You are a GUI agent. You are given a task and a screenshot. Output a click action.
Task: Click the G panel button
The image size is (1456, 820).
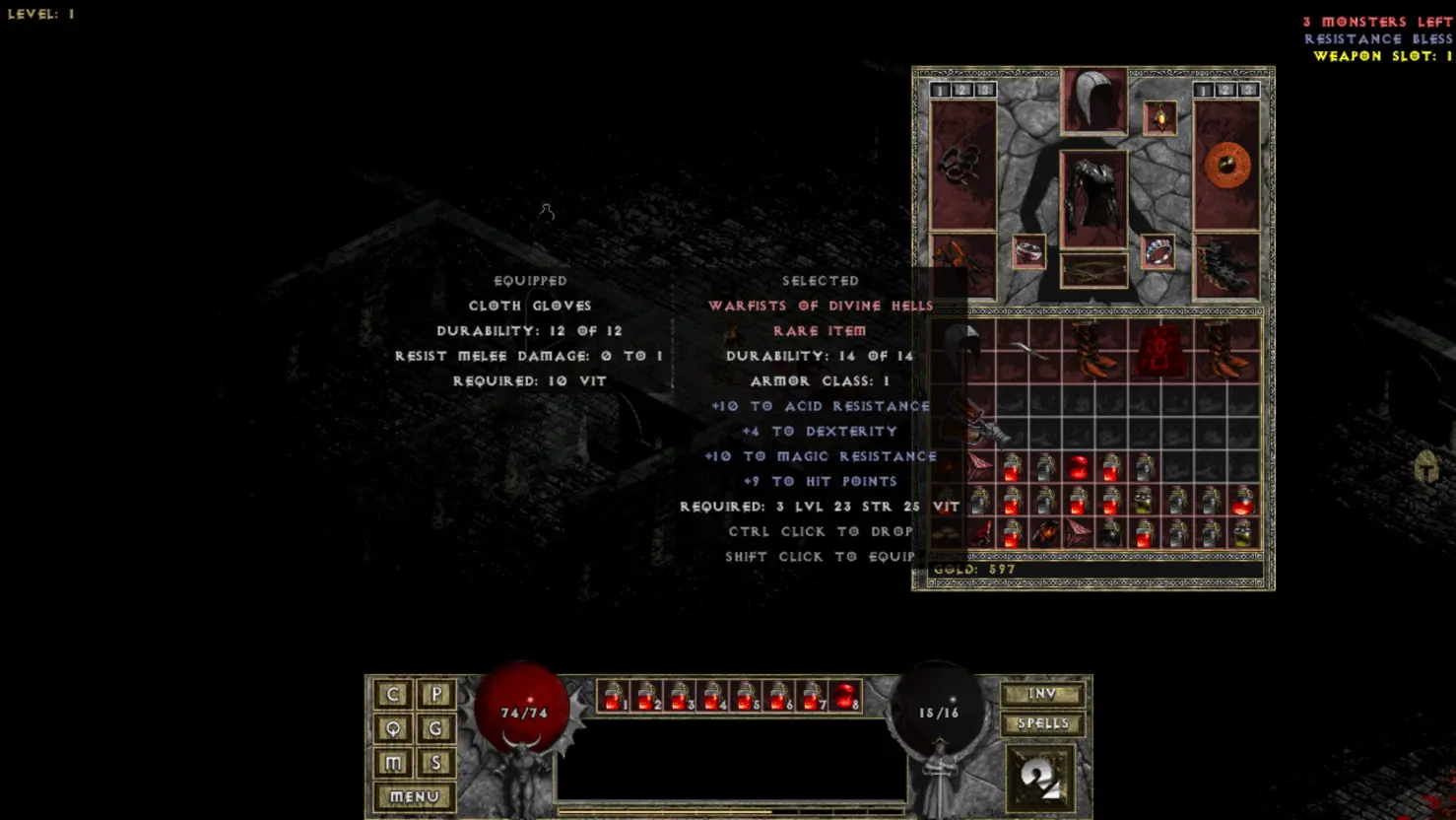pyautogui.click(x=435, y=728)
